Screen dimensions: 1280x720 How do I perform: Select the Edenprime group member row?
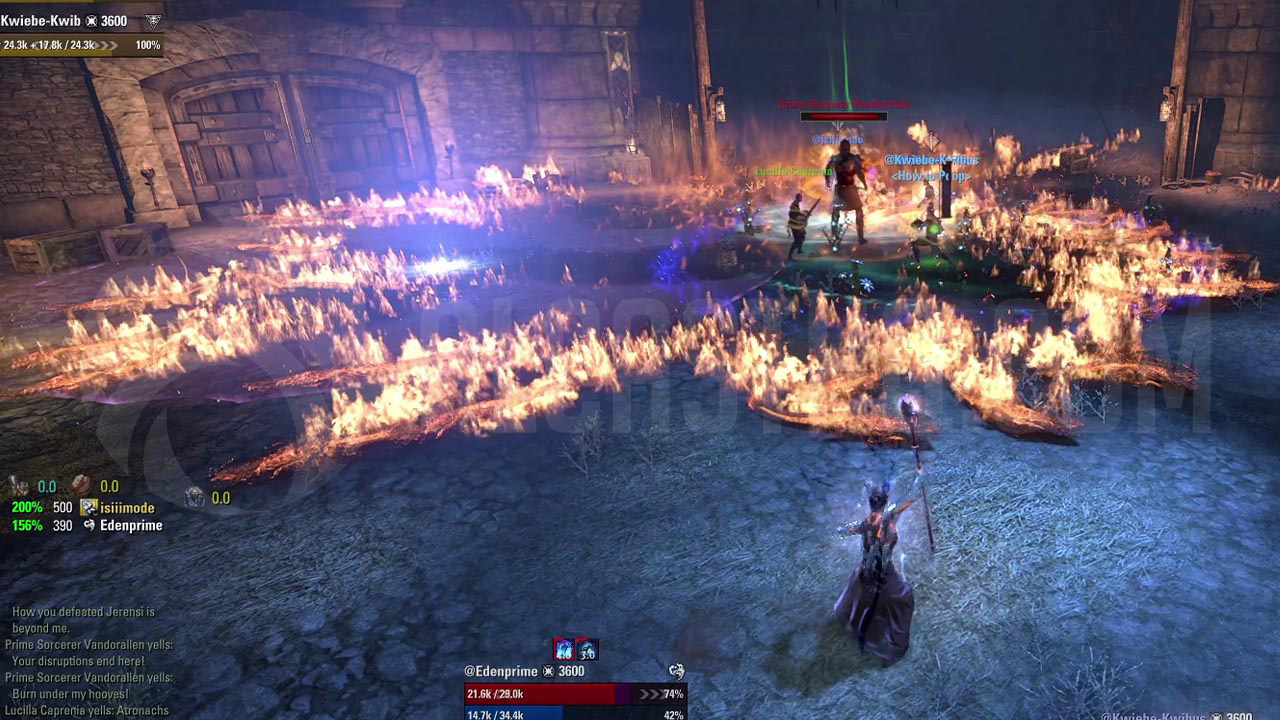pyautogui.click(x=130, y=525)
